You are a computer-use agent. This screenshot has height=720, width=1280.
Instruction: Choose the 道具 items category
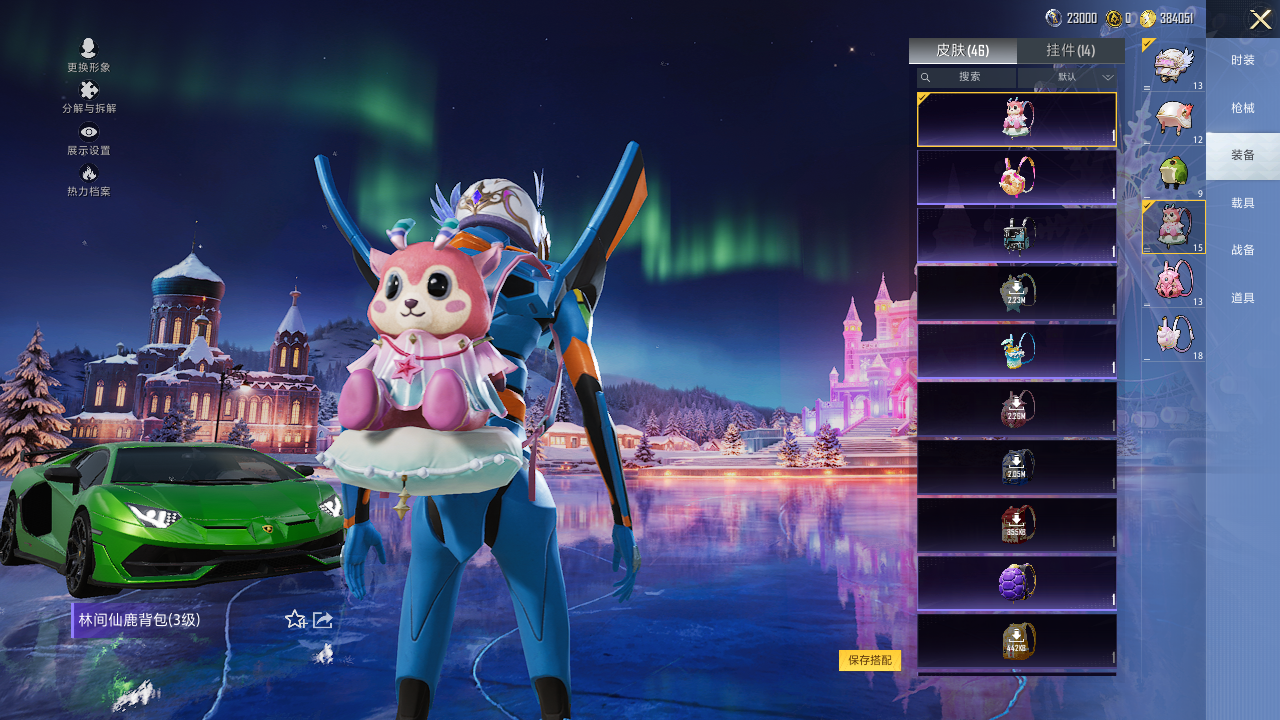1243,298
